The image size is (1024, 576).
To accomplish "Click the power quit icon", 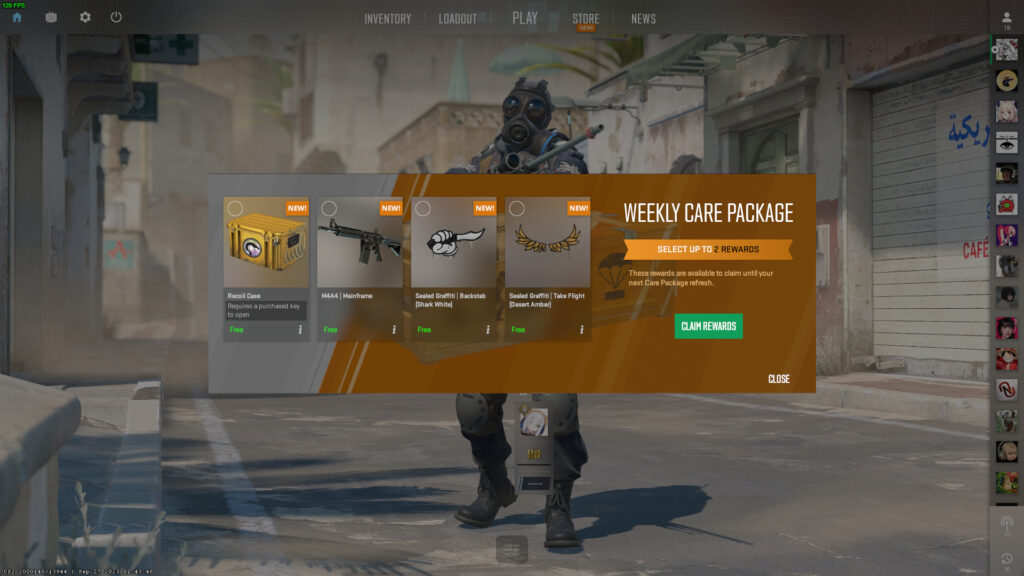I will point(116,17).
